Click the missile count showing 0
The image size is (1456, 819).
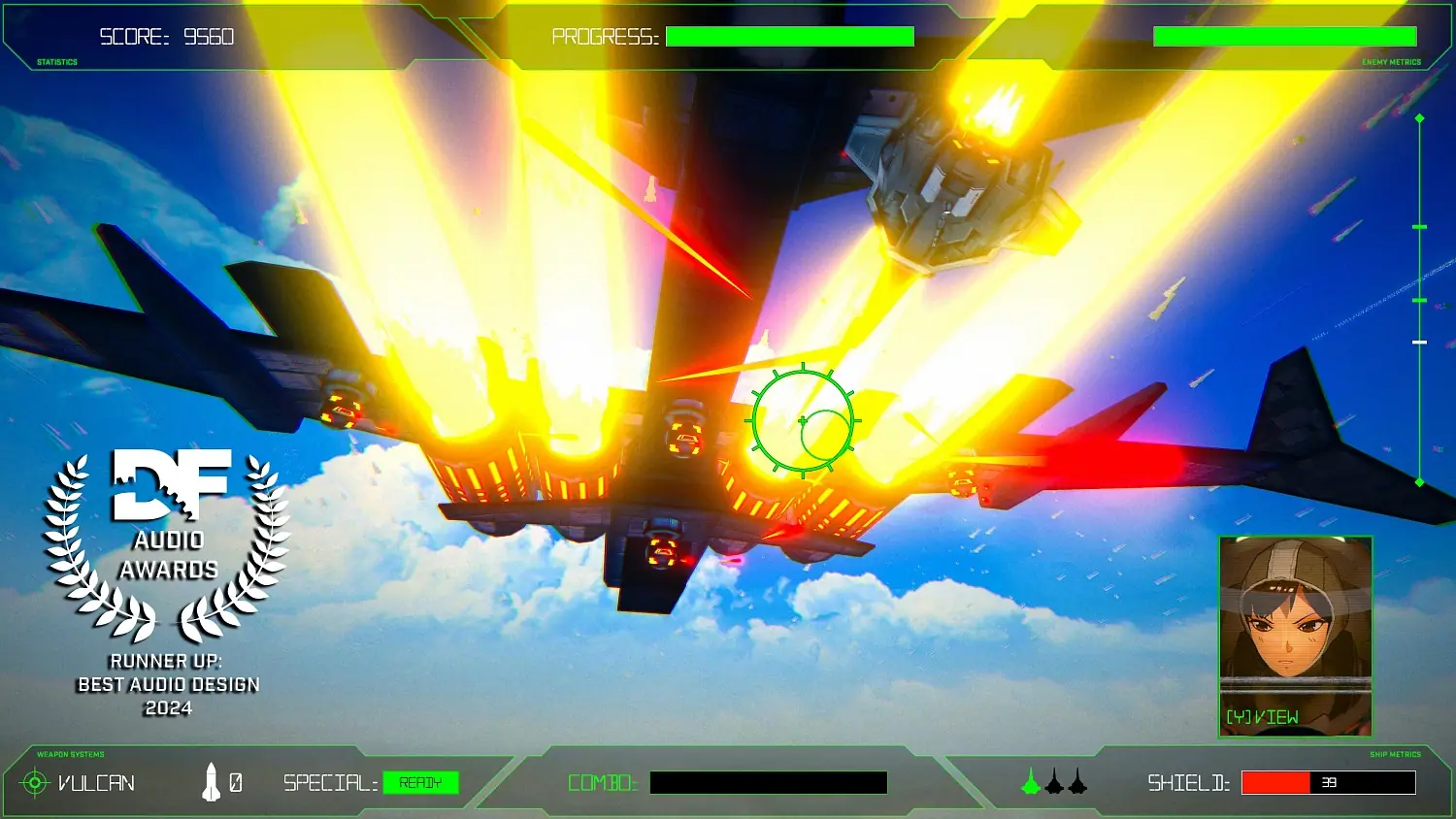pyautogui.click(x=237, y=782)
